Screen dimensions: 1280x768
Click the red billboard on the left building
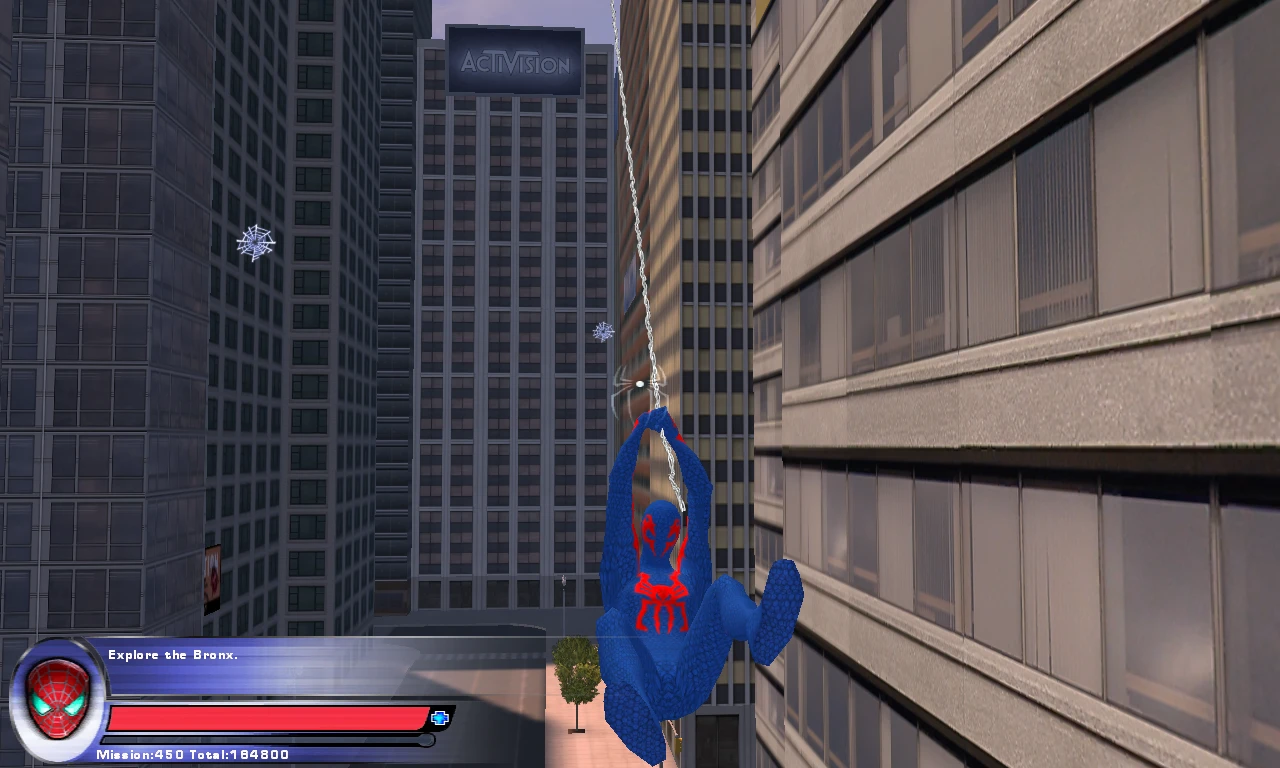coord(214,573)
